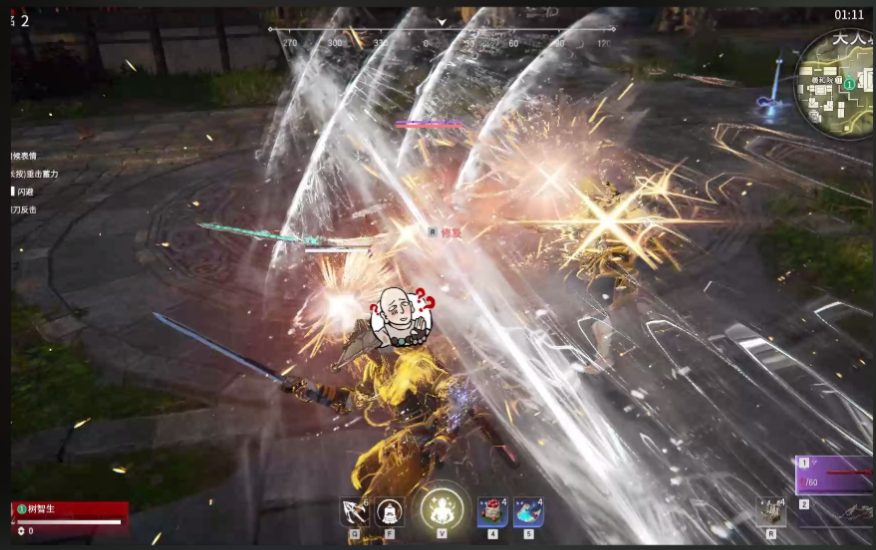Screen dimensions: 876x550
Task: Click the green teammate marker on minimap
Action: [x=849, y=85]
